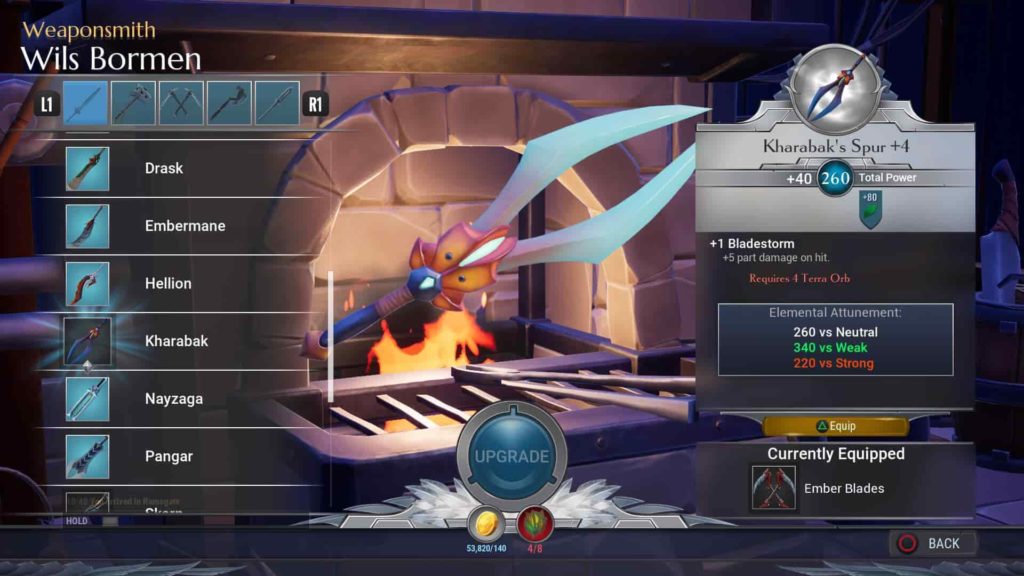
Task: Click the weapon list scrollbar
Action: tap(331, 335)
